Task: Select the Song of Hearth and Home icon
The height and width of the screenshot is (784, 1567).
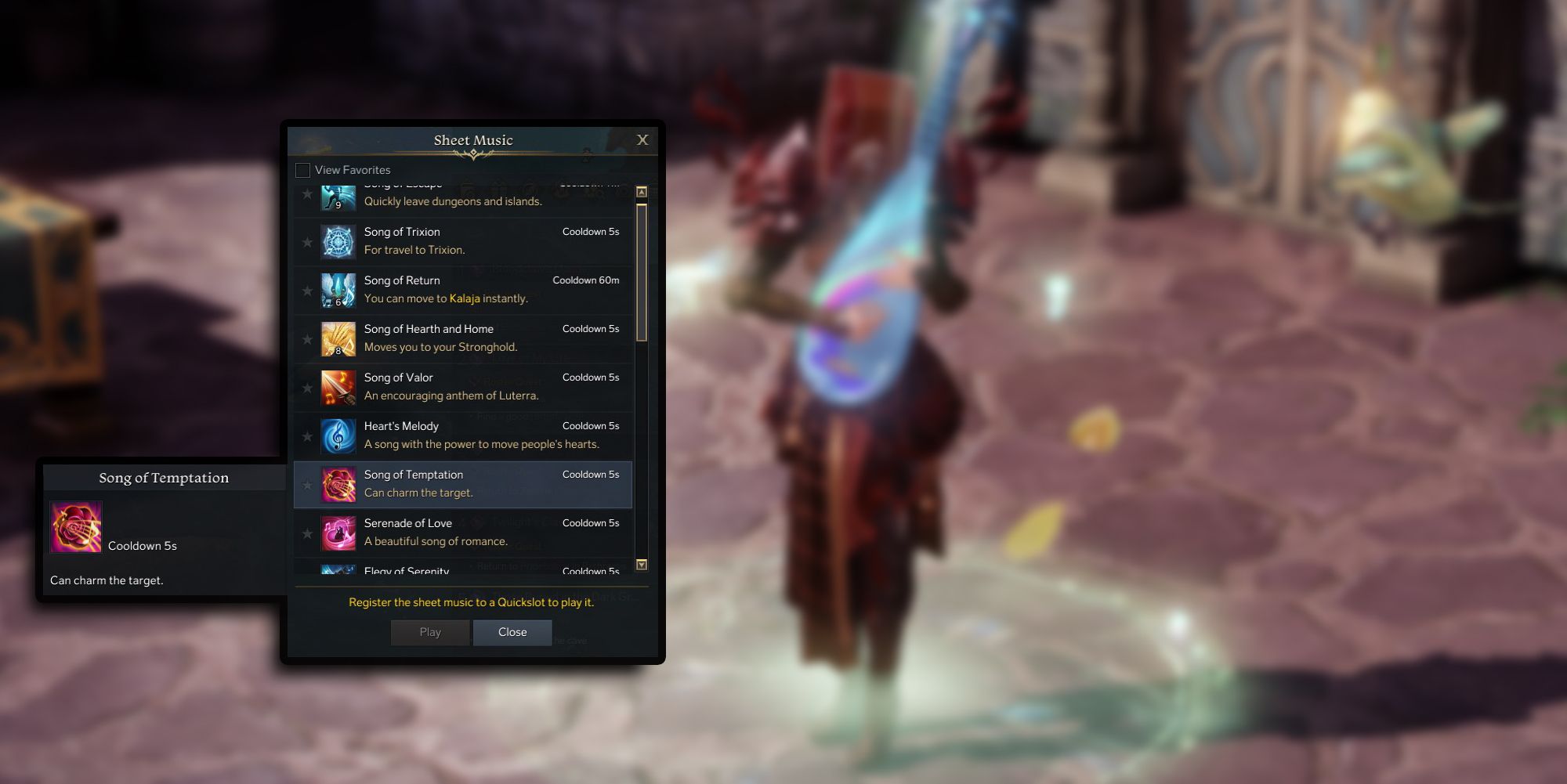Action: [337, 338]
